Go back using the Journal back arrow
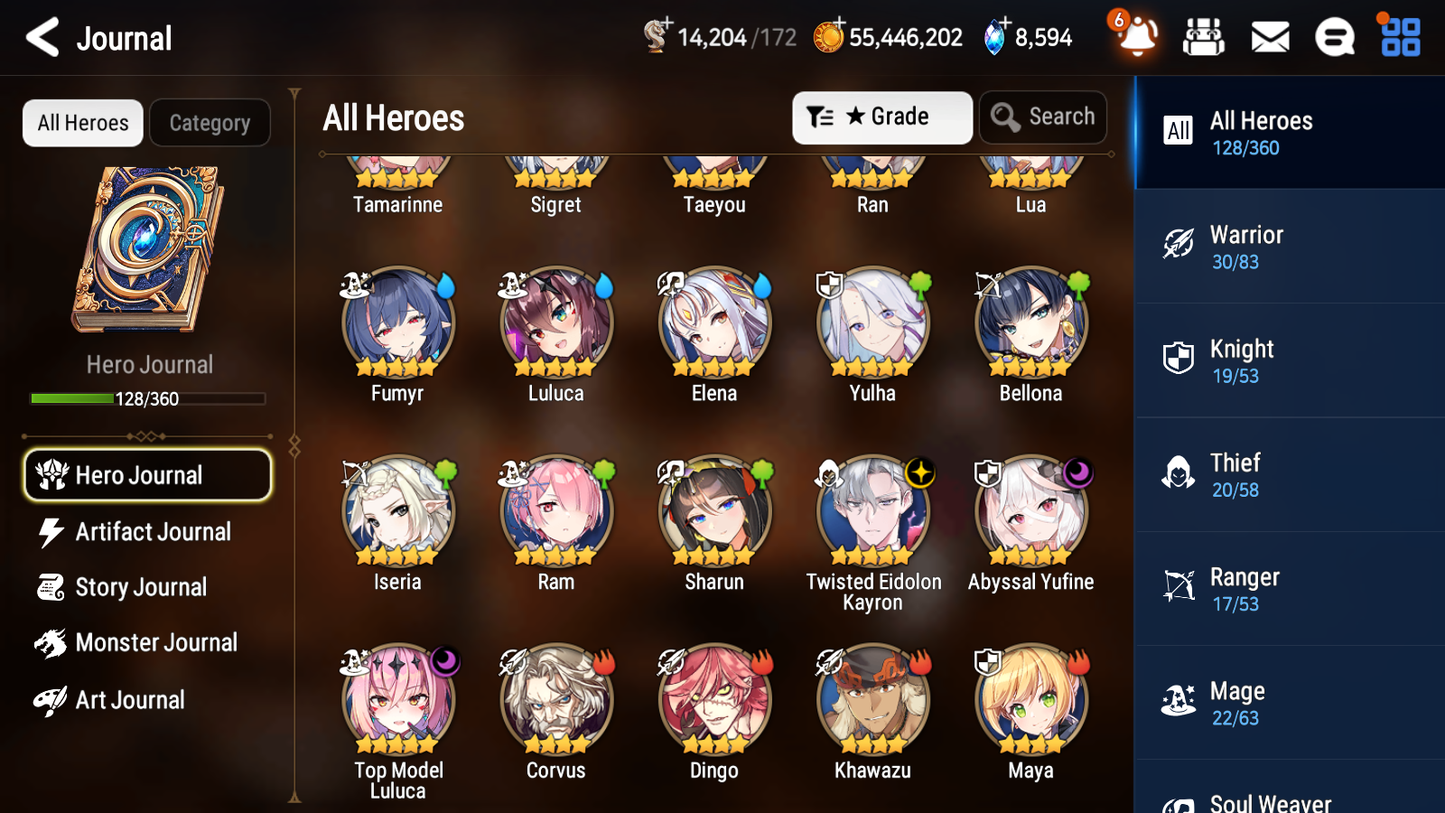The image size is (1445, 813). tap(42, 36)
